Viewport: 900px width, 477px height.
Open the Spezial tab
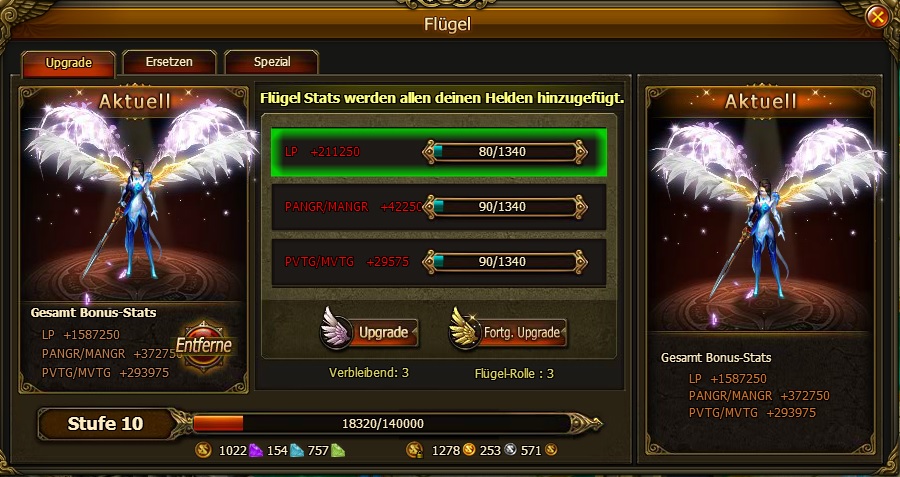coord(271,62)
